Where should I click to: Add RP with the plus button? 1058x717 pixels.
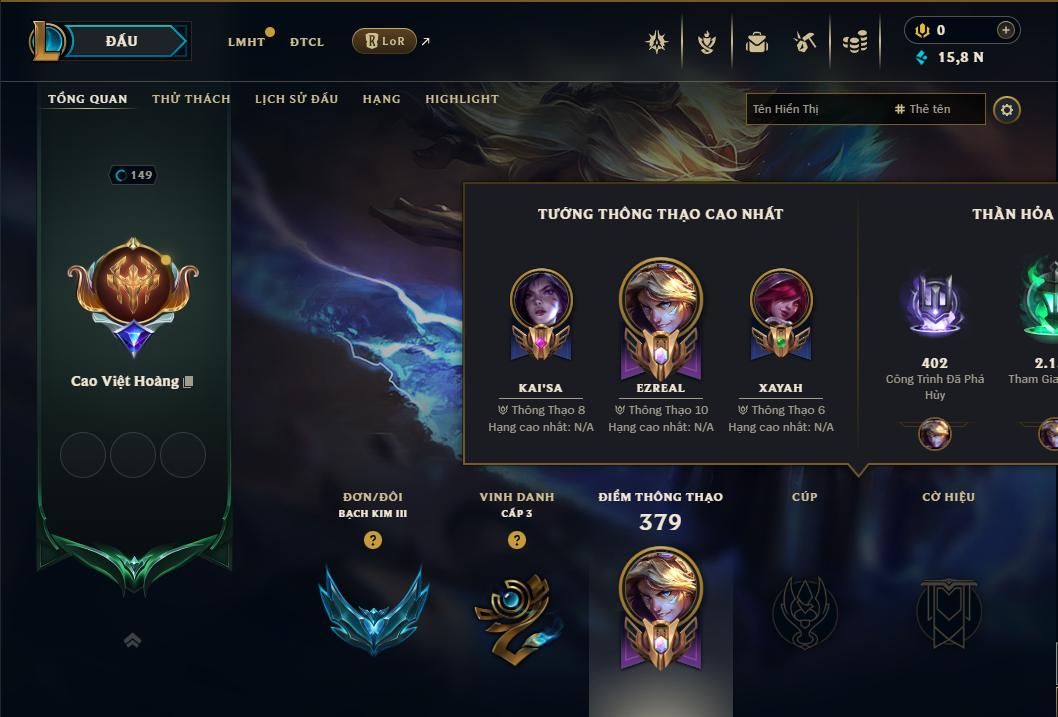coord(1006,30)
